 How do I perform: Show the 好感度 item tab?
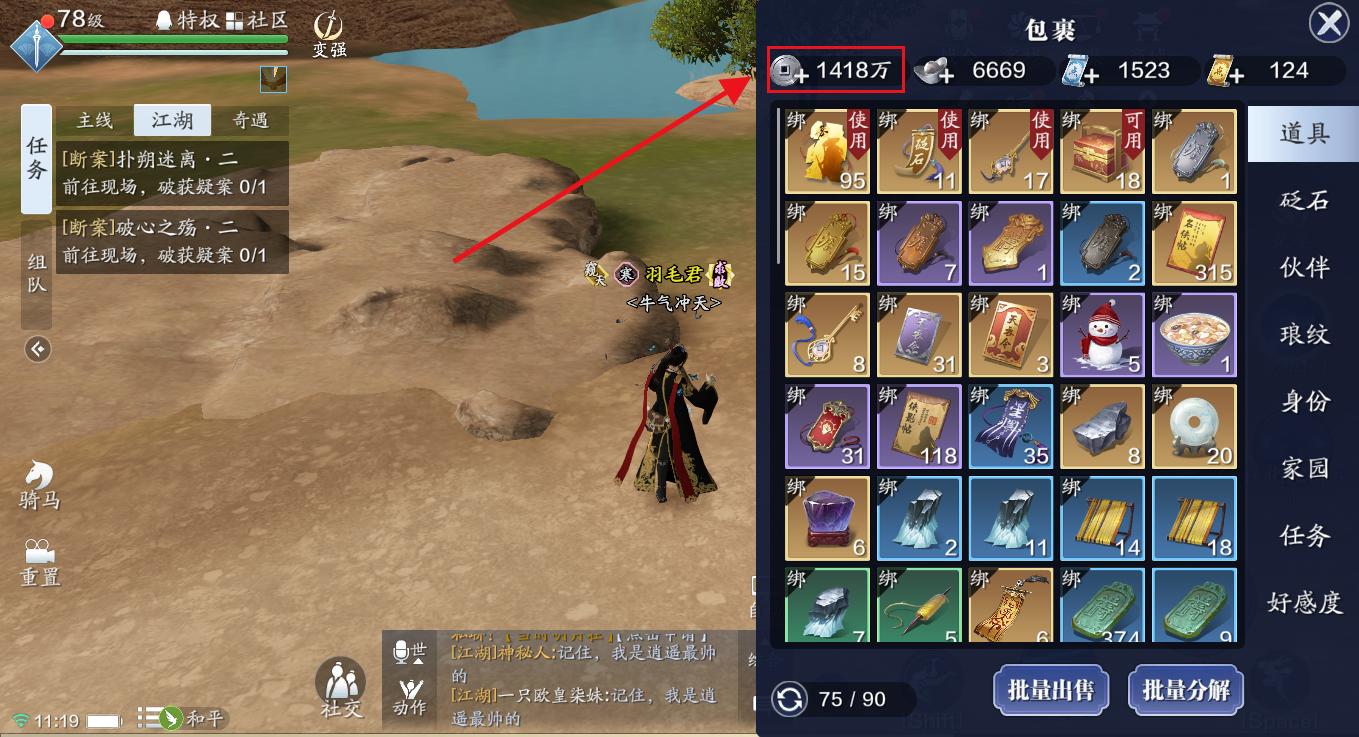(x=1304, y=602)
